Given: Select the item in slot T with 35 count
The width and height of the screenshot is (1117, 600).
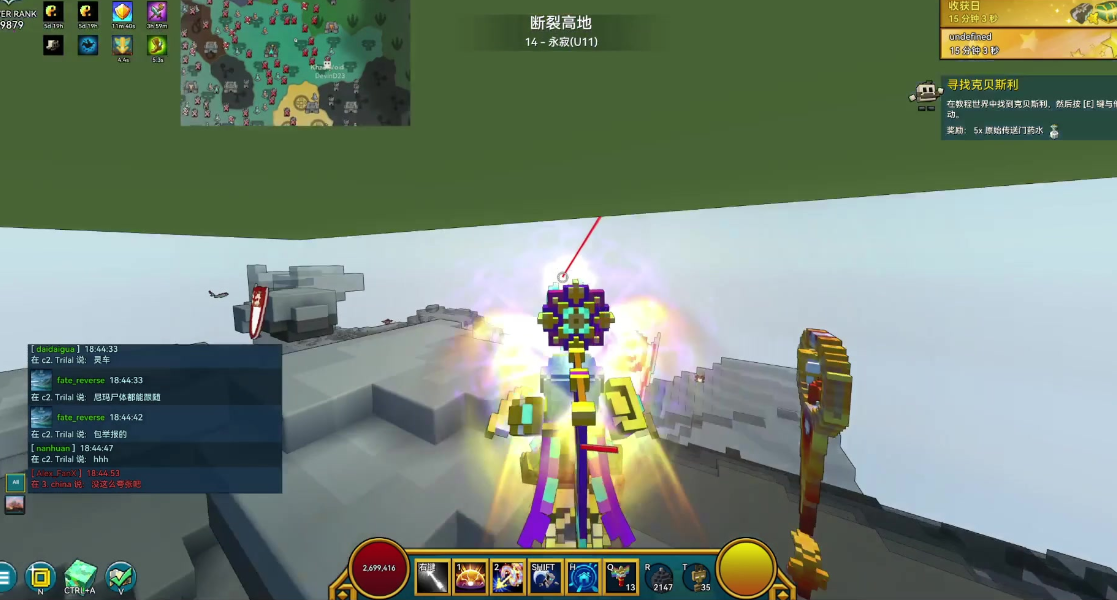Looking at the screenshot, I should click(x=696, y=577).
